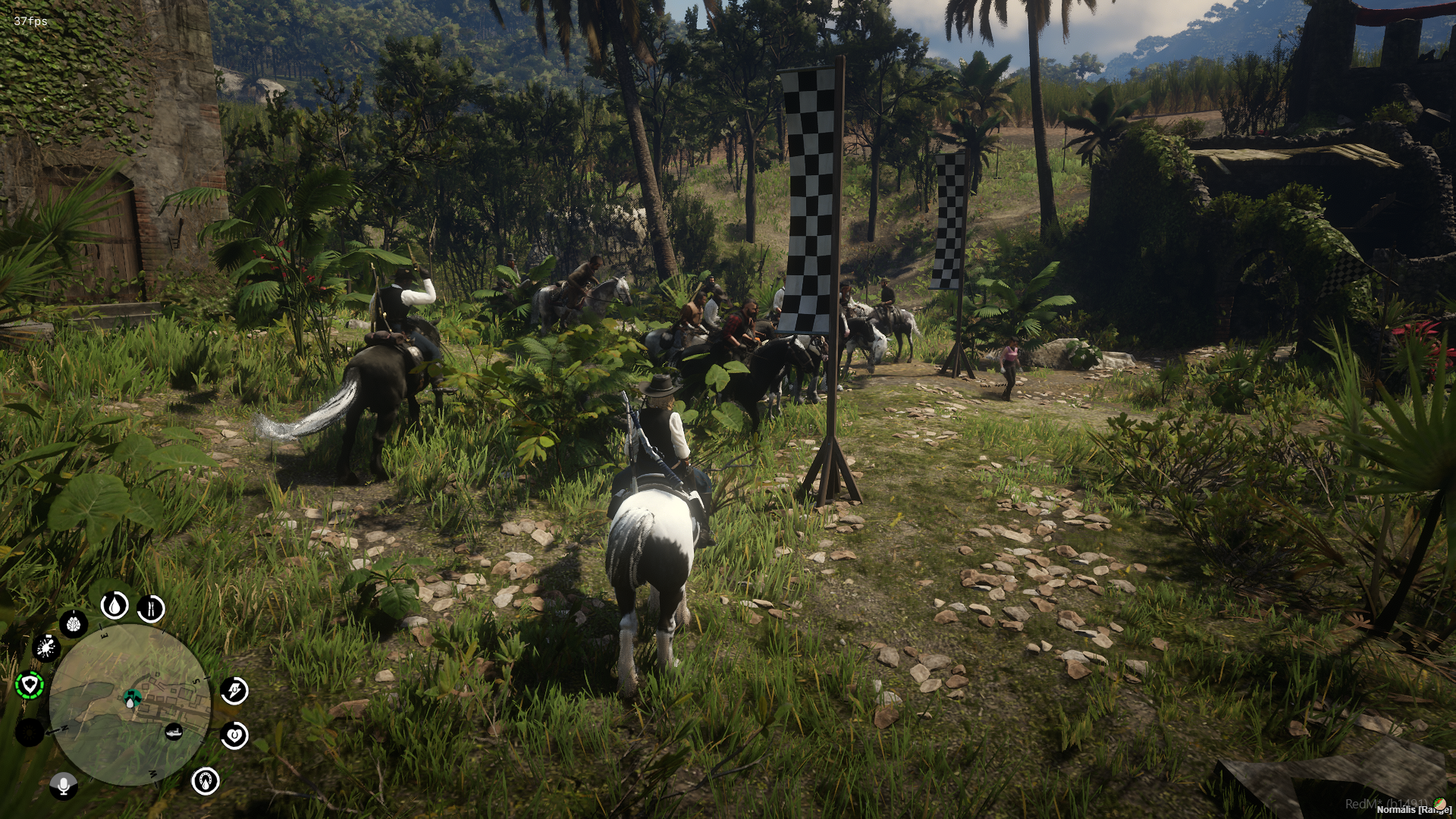The width and height of the screenshot is (1456, 819).
Task: Click the circular minimap
Action: point(130,704)
